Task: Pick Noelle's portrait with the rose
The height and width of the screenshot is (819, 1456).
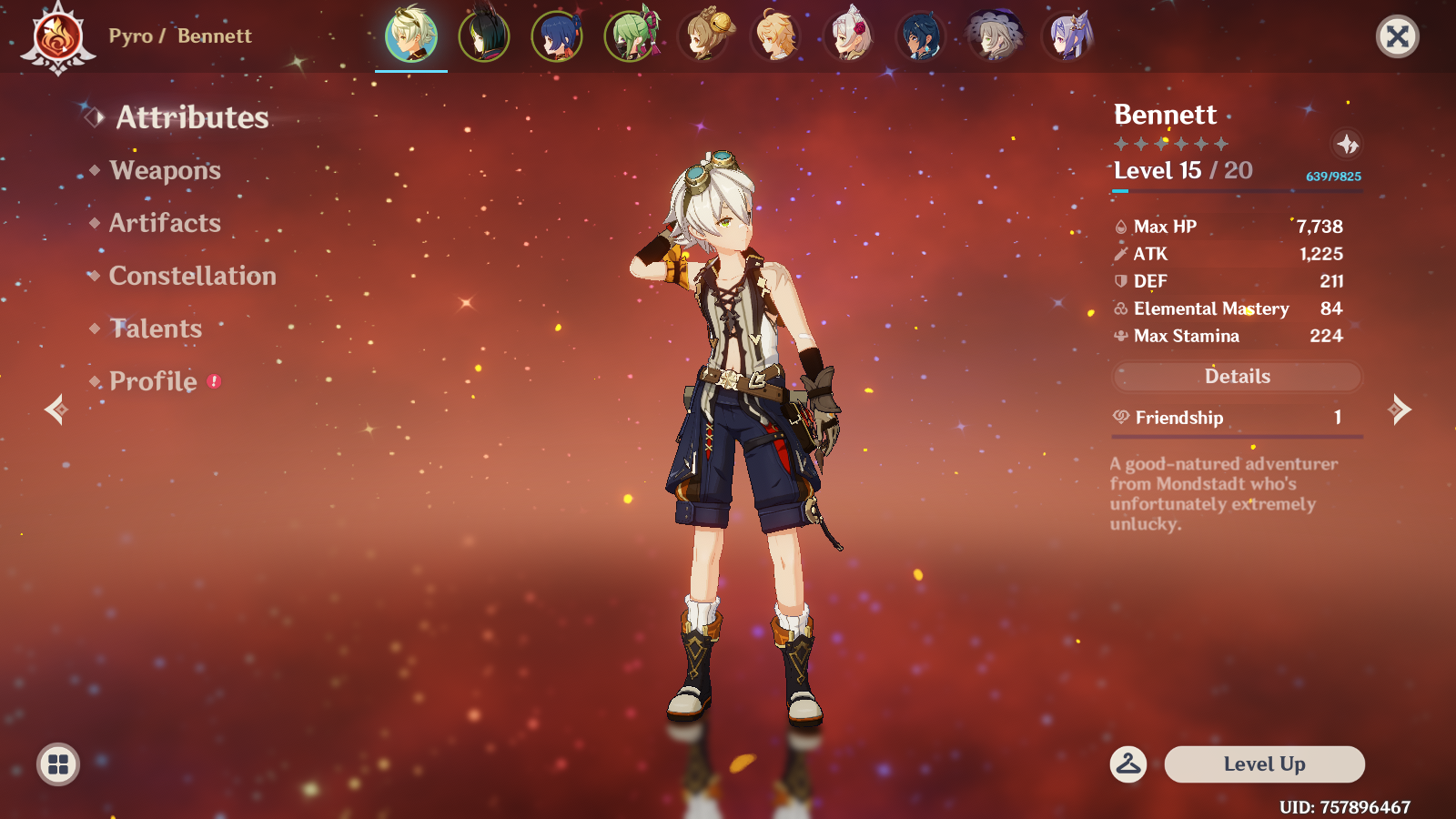Action: coord(848,36)
